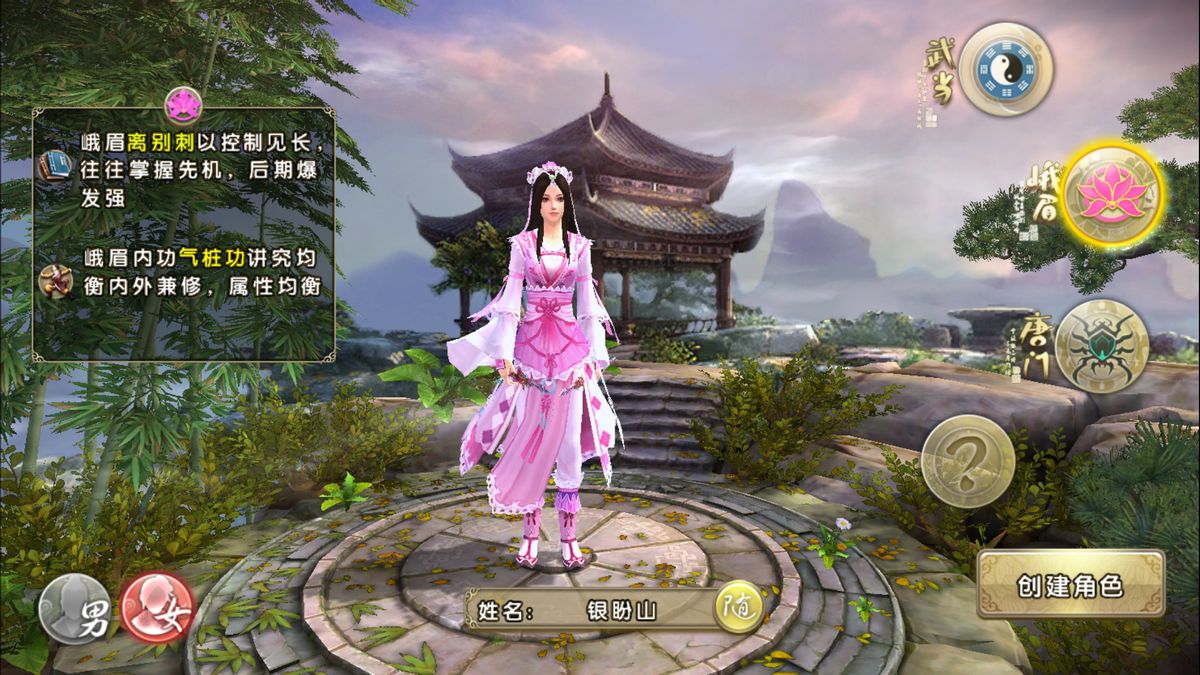Create the character with 创建角色 button

point(1071,585)
